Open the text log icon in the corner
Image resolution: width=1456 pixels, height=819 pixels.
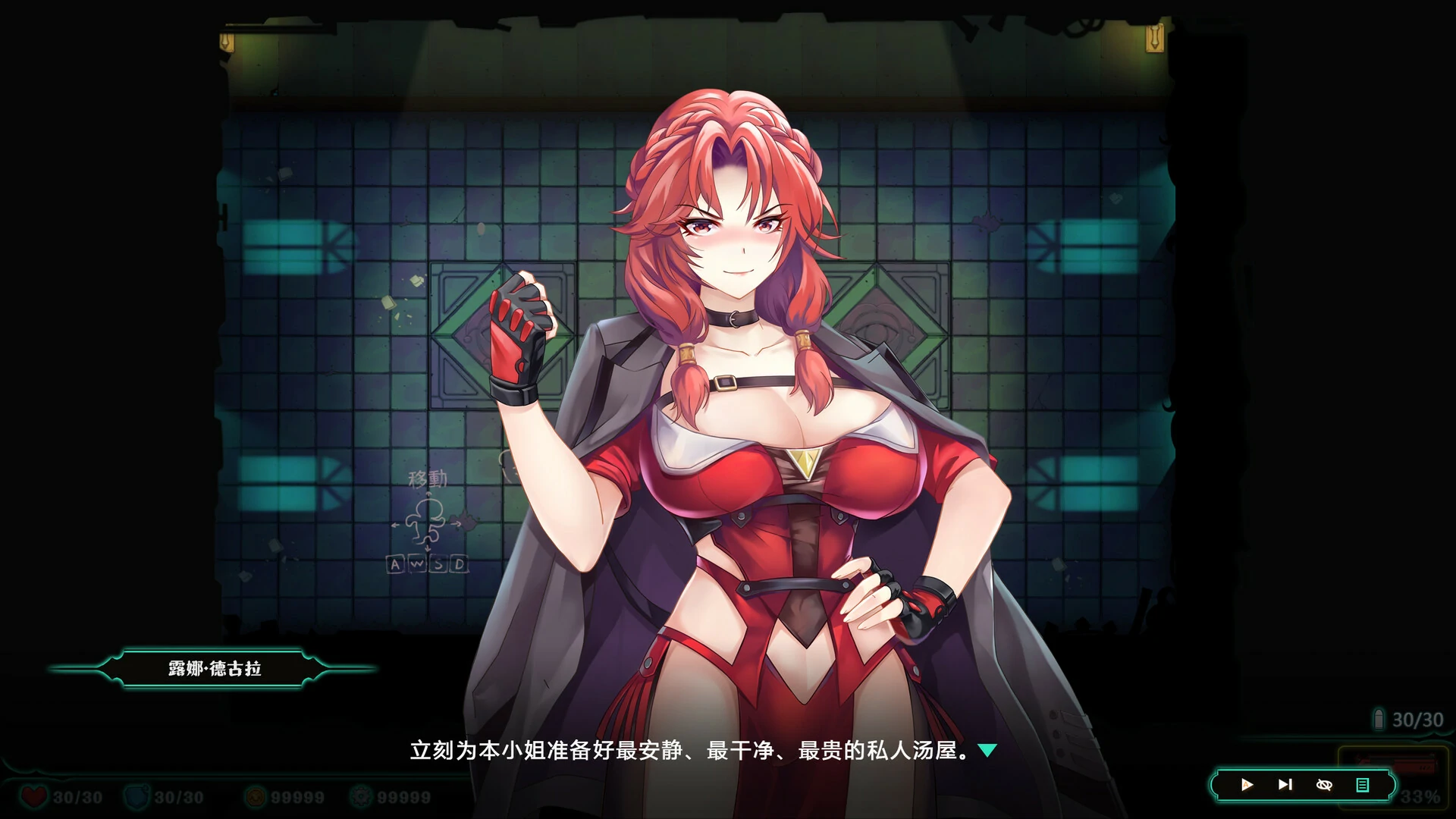pyautogui.click(x=1363, y=785)
